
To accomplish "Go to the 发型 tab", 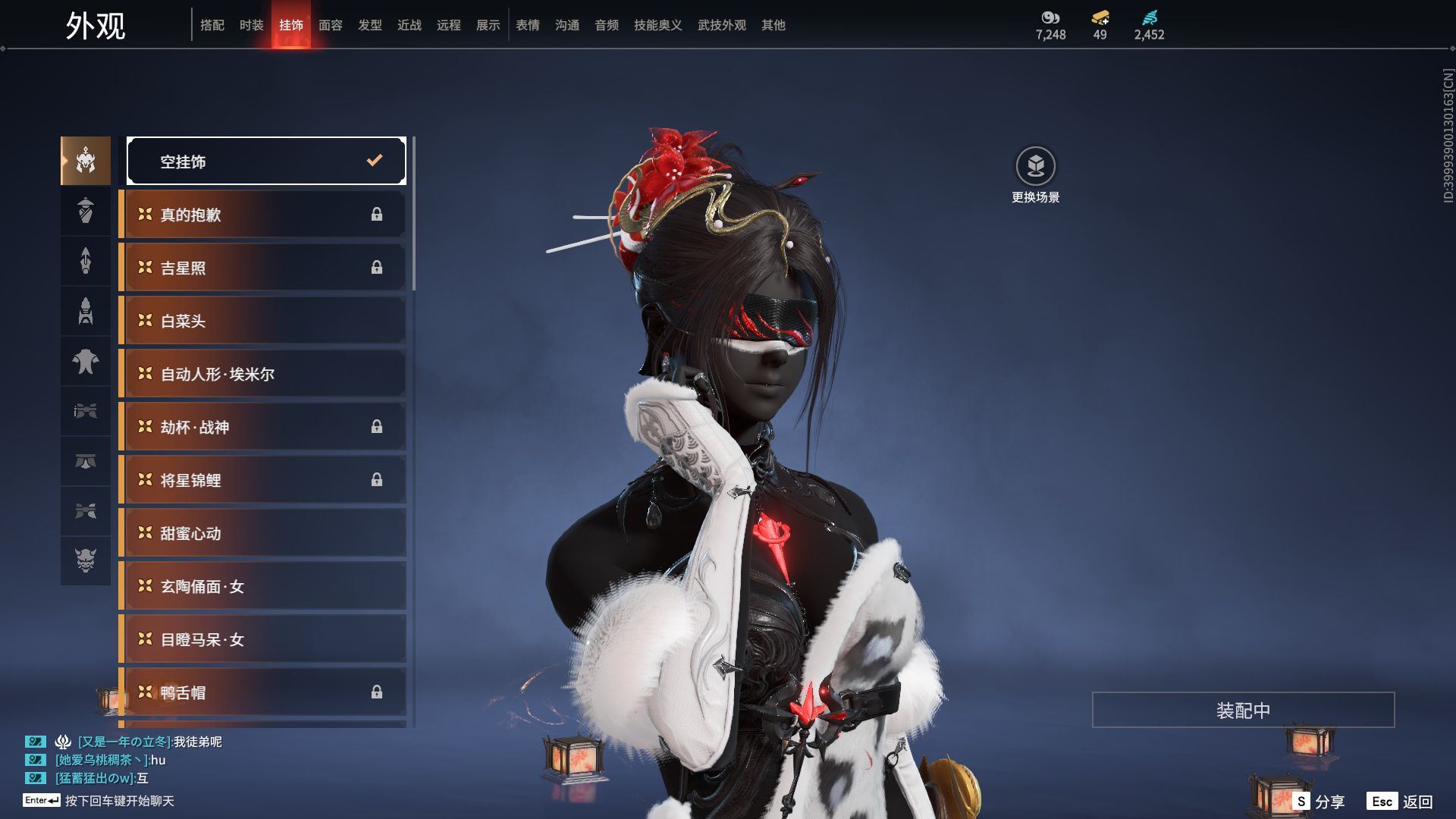I will [369, 25].
